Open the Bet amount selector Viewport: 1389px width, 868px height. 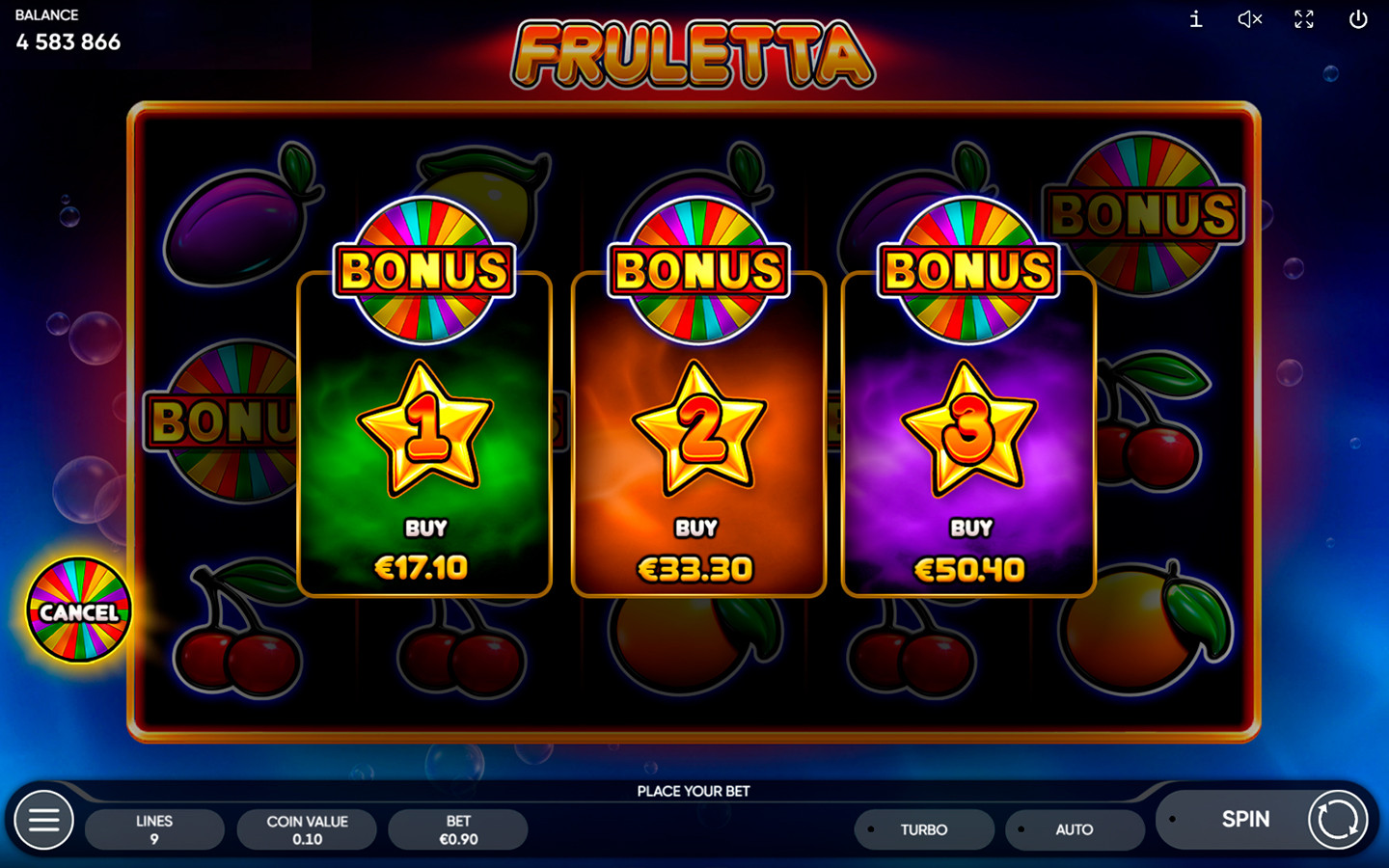[x=458, y=829]
